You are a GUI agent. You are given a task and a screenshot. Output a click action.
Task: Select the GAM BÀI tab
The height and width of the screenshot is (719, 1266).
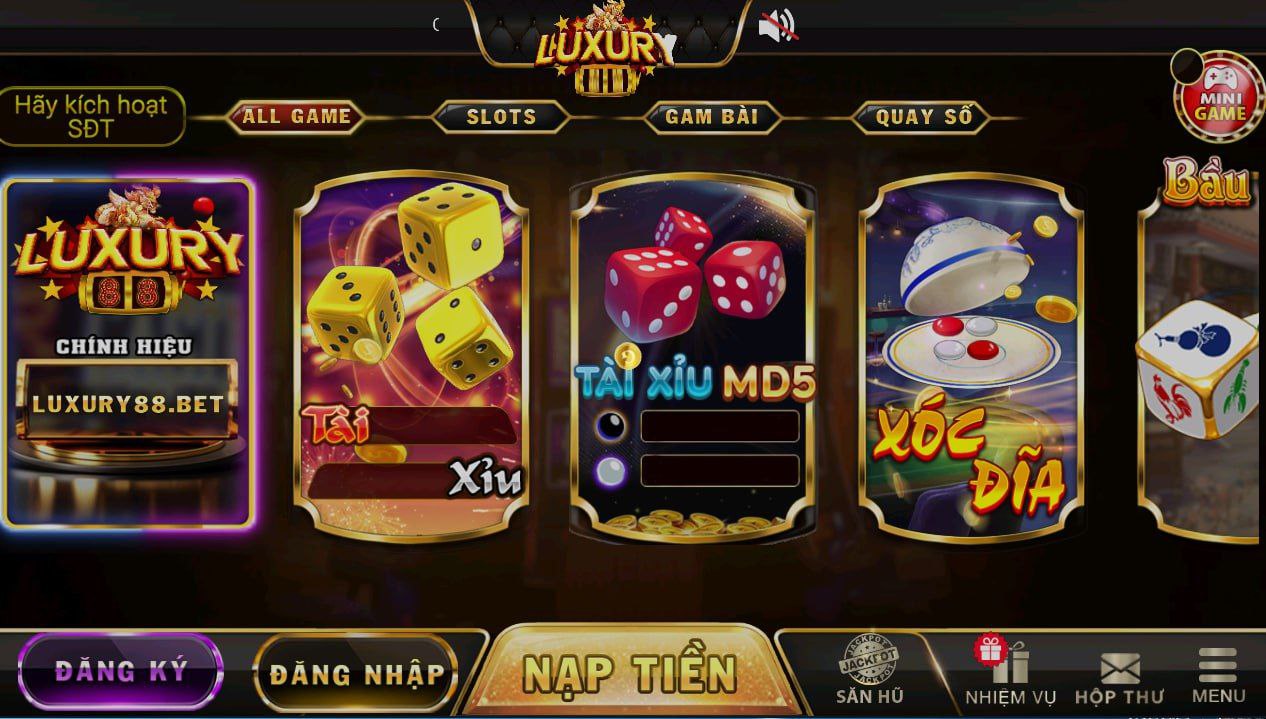[x=711, y=117]
